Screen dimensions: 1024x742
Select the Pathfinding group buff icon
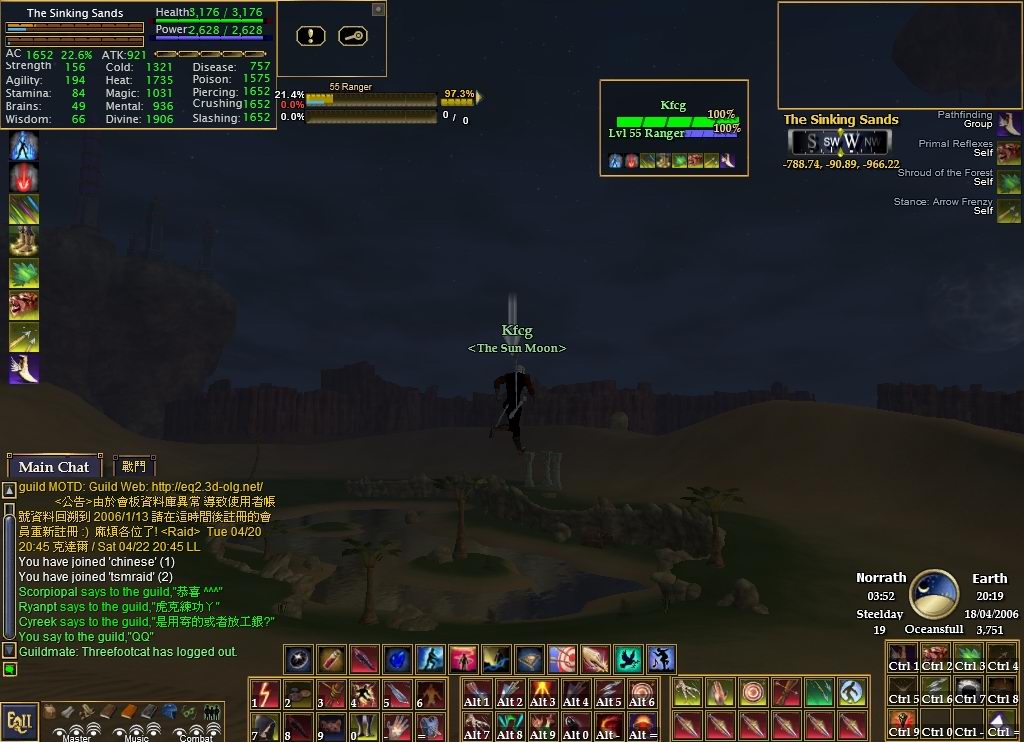pos(1008,122)
